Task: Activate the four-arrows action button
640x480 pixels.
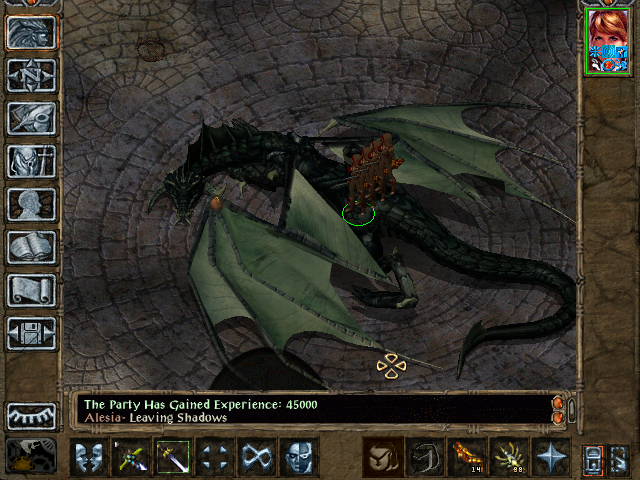Action: click(214, 457)
